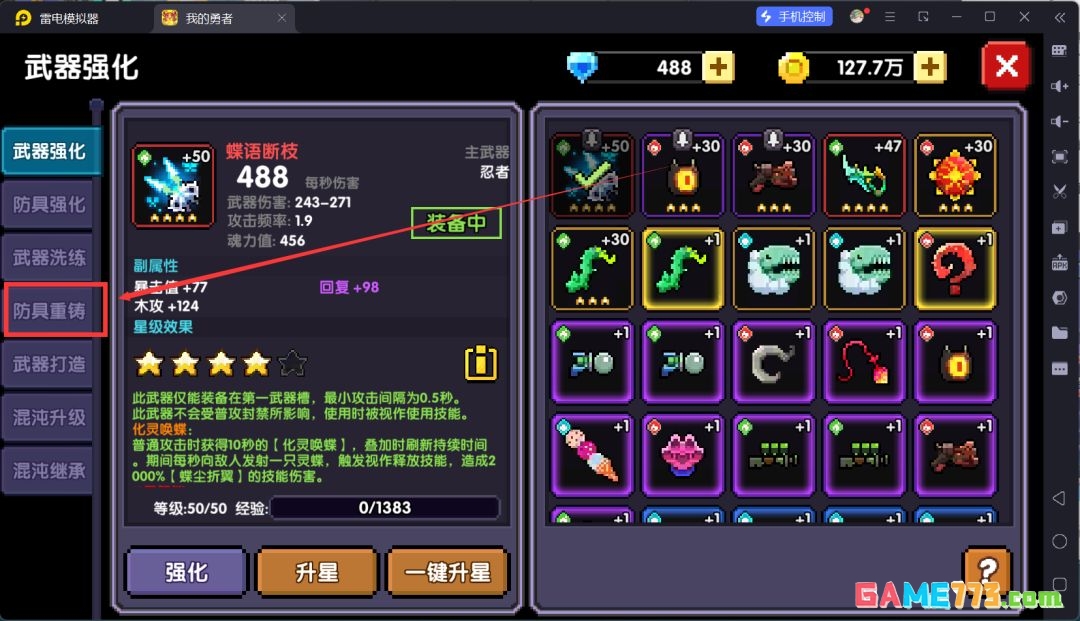Open the 混沌升级 tab
Screen dimensions: 1080x621
pyautogui.click(x=48, y=418)
